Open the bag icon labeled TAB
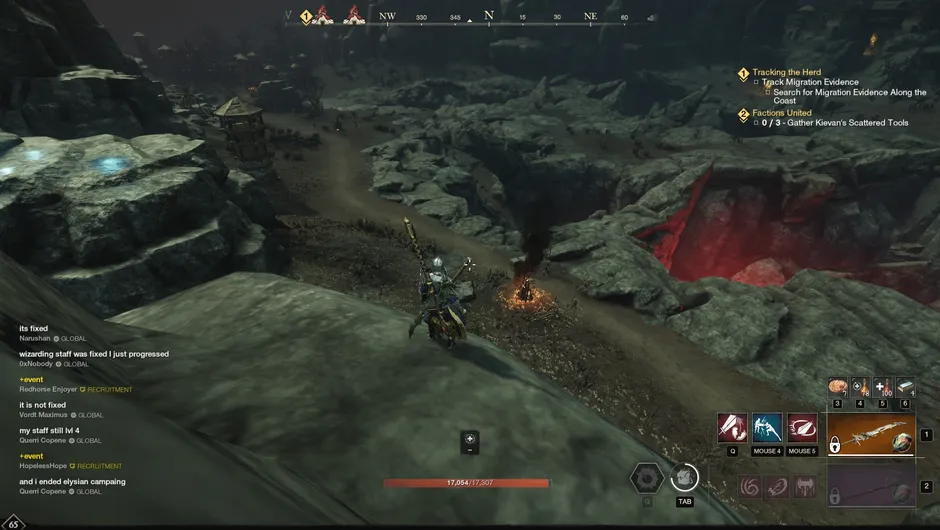Screen dimensions: 940x530 coord(684,478)
